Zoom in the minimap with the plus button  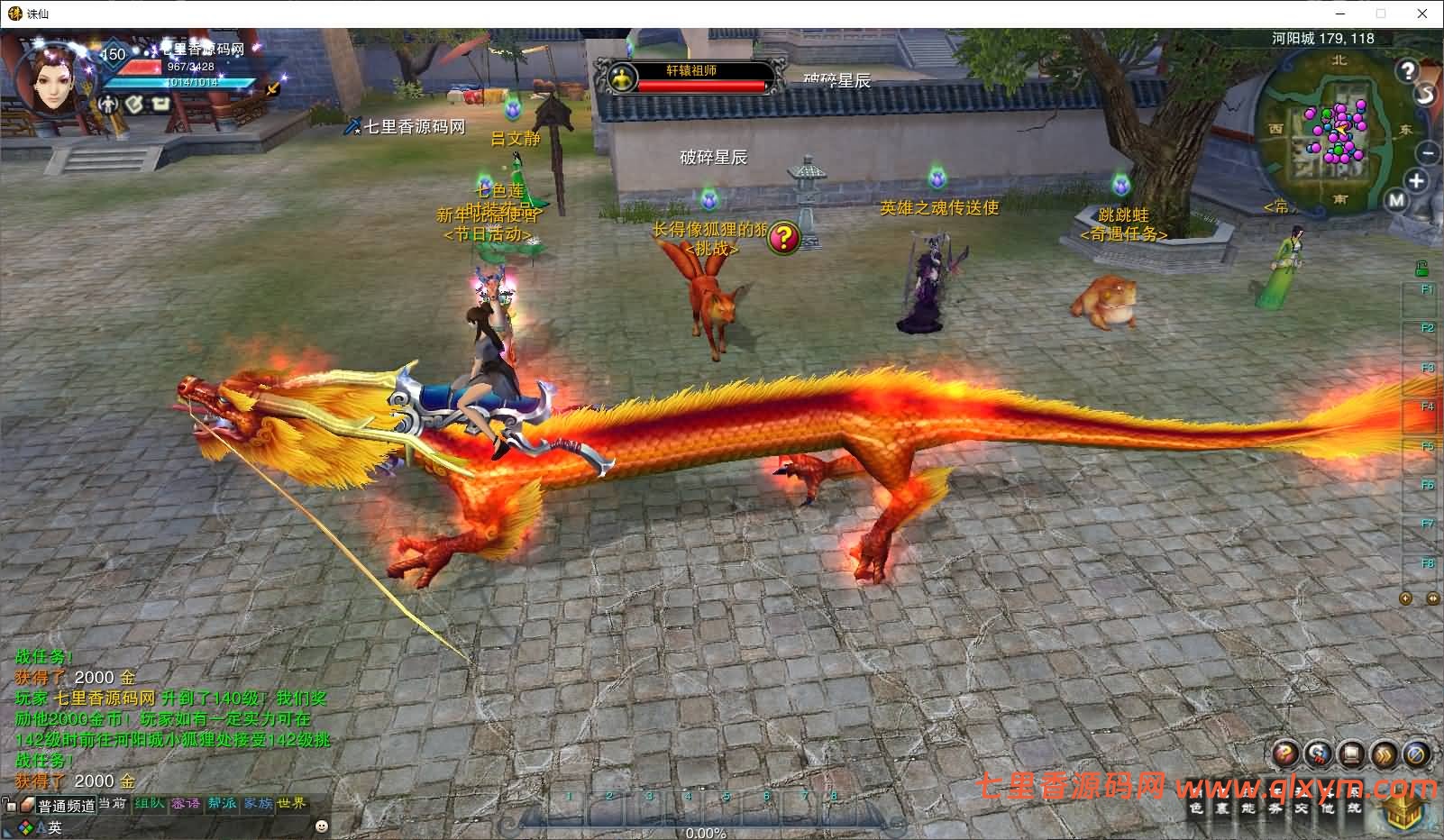tap(1416, 181)
